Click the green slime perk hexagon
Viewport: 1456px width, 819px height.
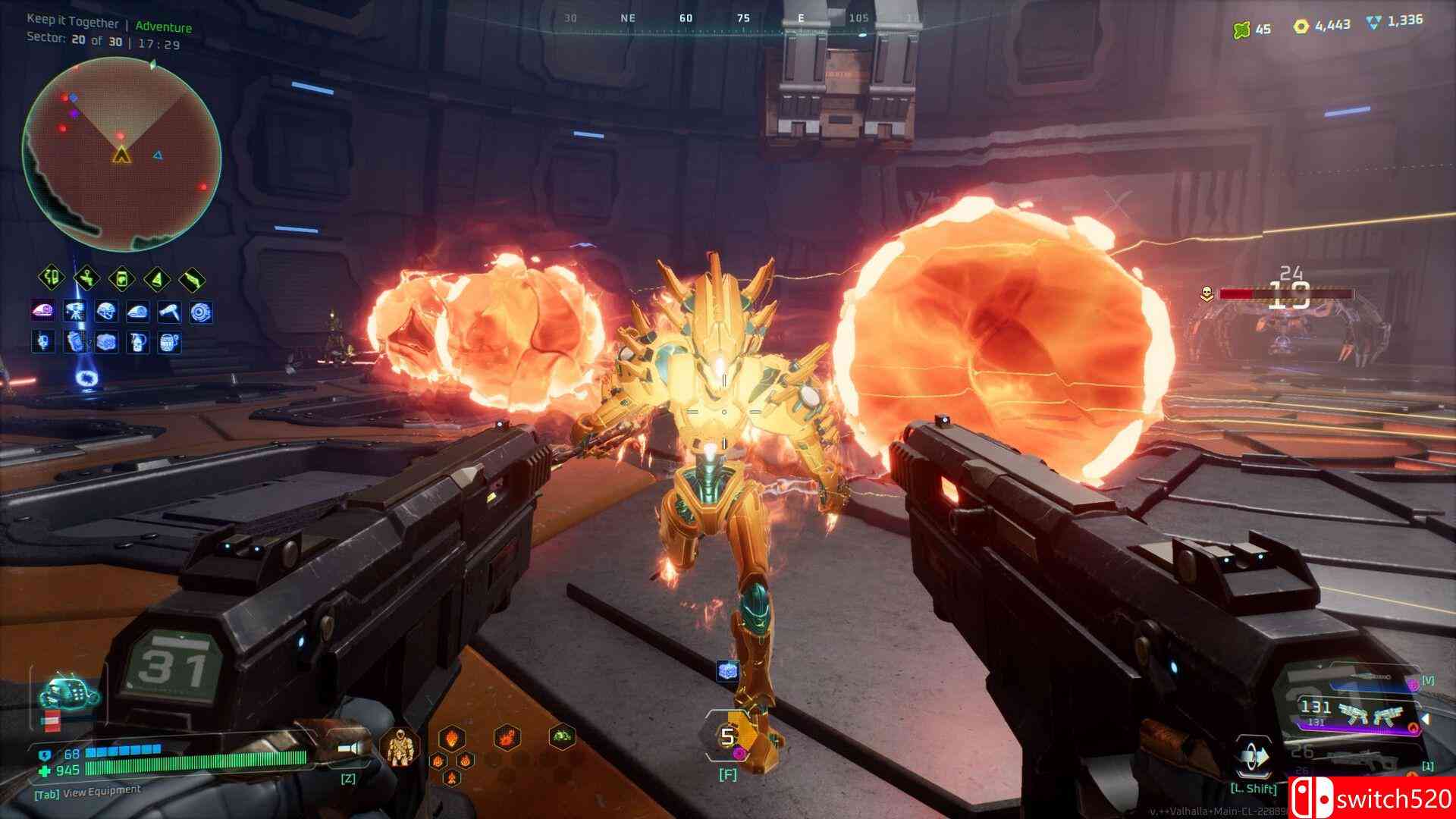pyautogui.click(x=562, y=736)
